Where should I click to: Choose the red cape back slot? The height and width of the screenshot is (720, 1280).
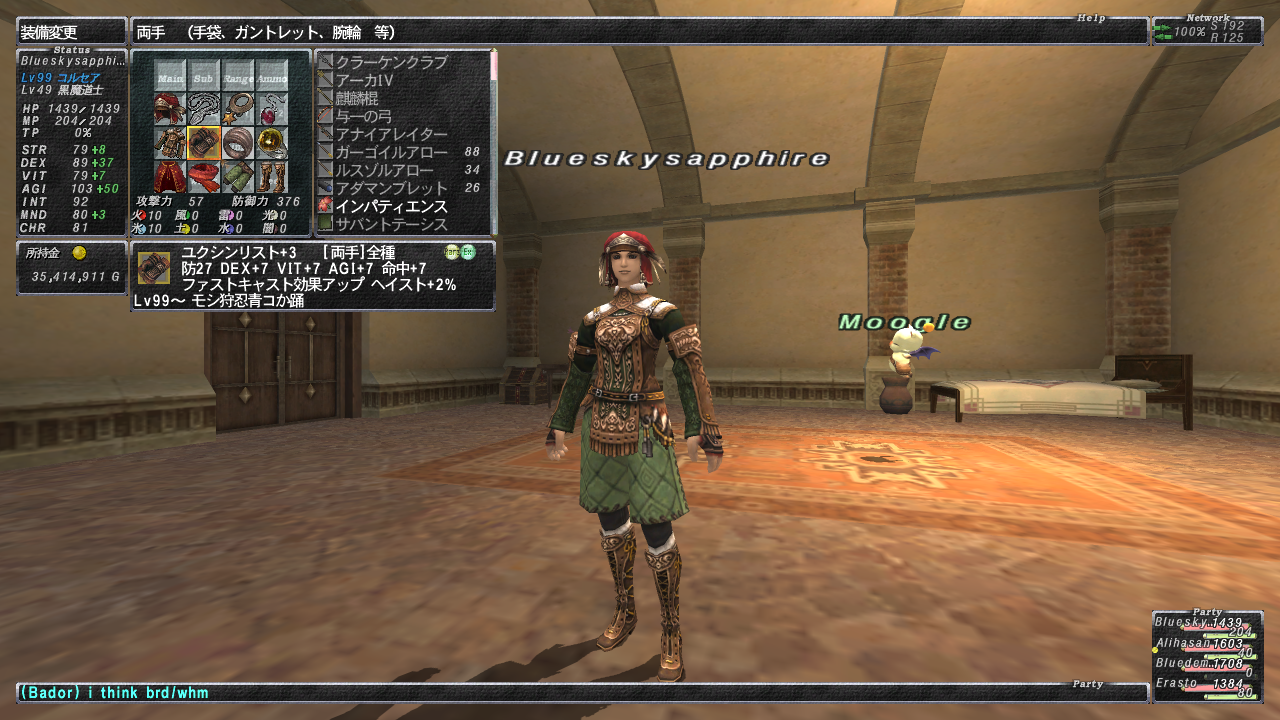170,177
